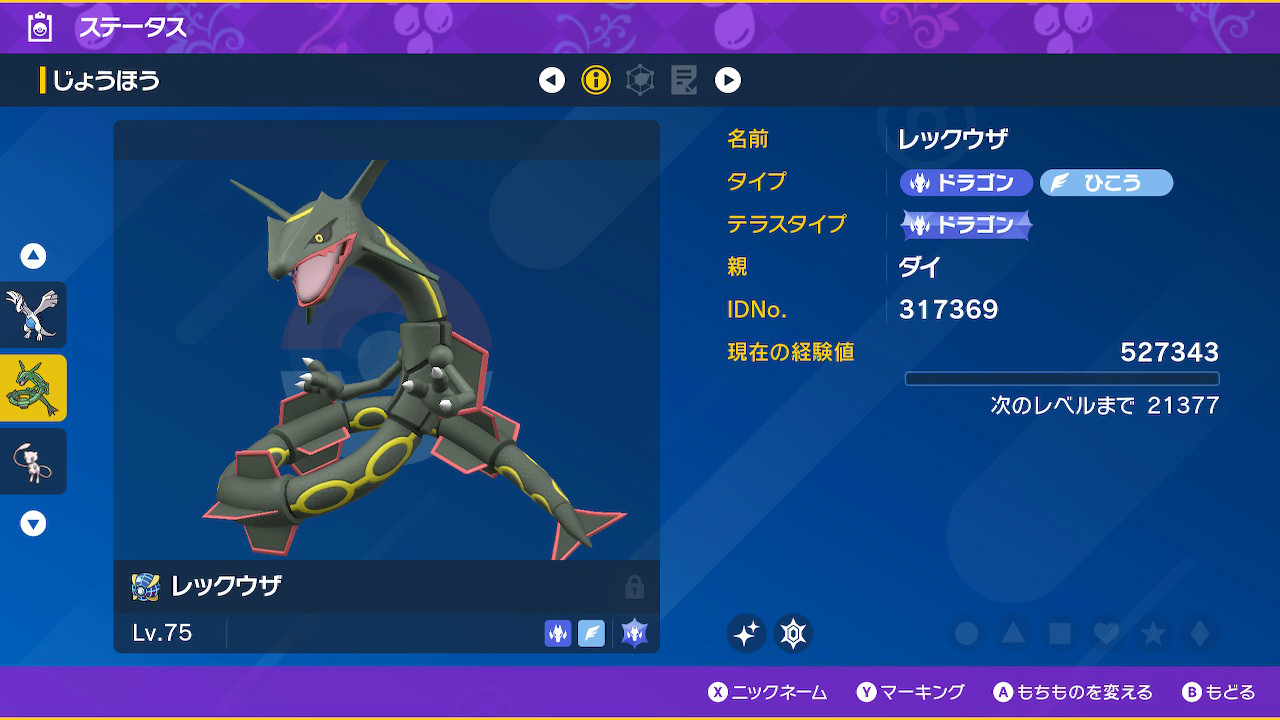Go to the previous status page arrow
This screenshot has height=720, width=1280.
(552, 80)
